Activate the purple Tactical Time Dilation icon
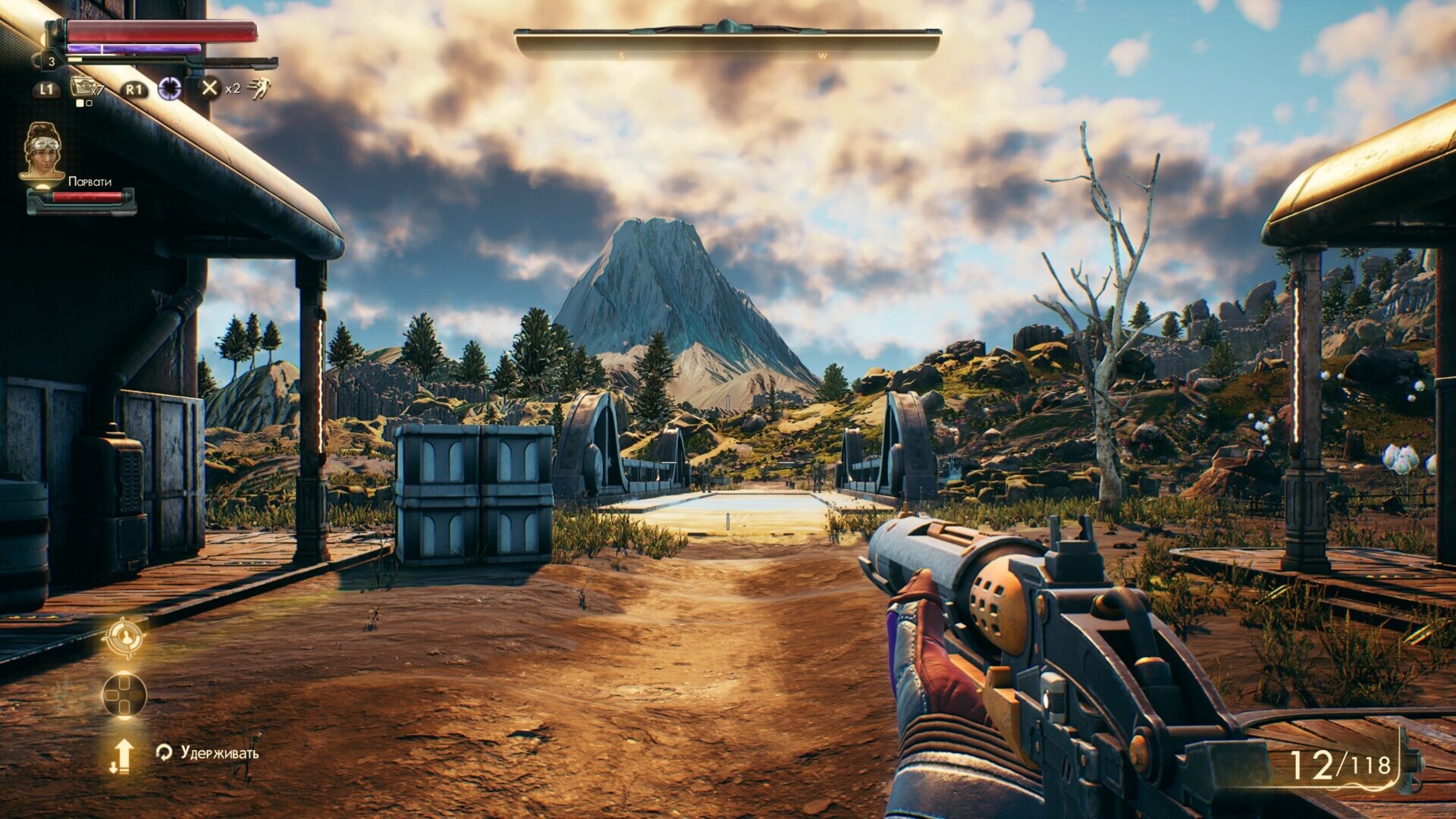This screenshot has height=819, width=1456. click(x=170, y=89)
